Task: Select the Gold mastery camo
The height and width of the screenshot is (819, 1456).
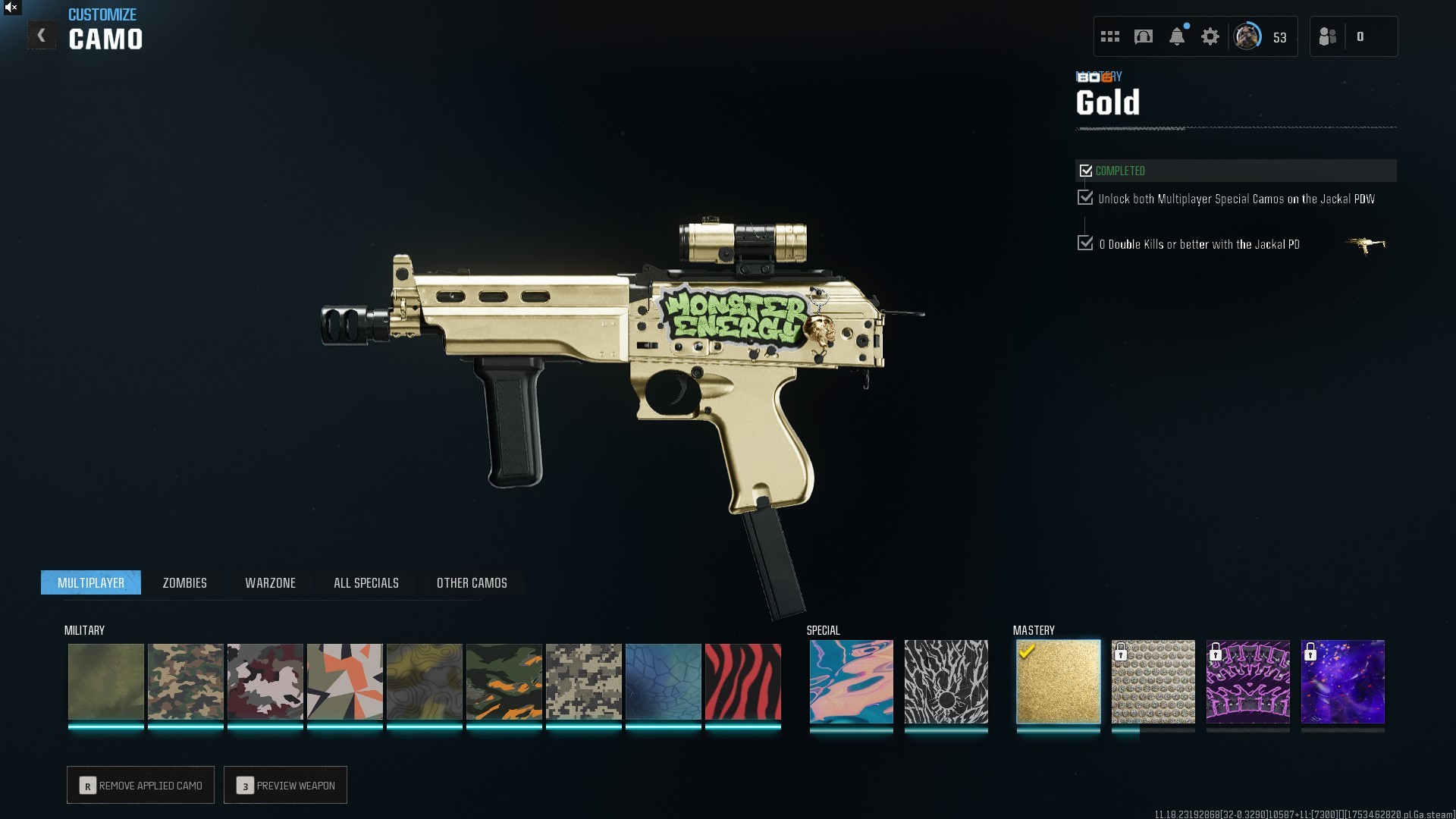Action: point(1058,682)
